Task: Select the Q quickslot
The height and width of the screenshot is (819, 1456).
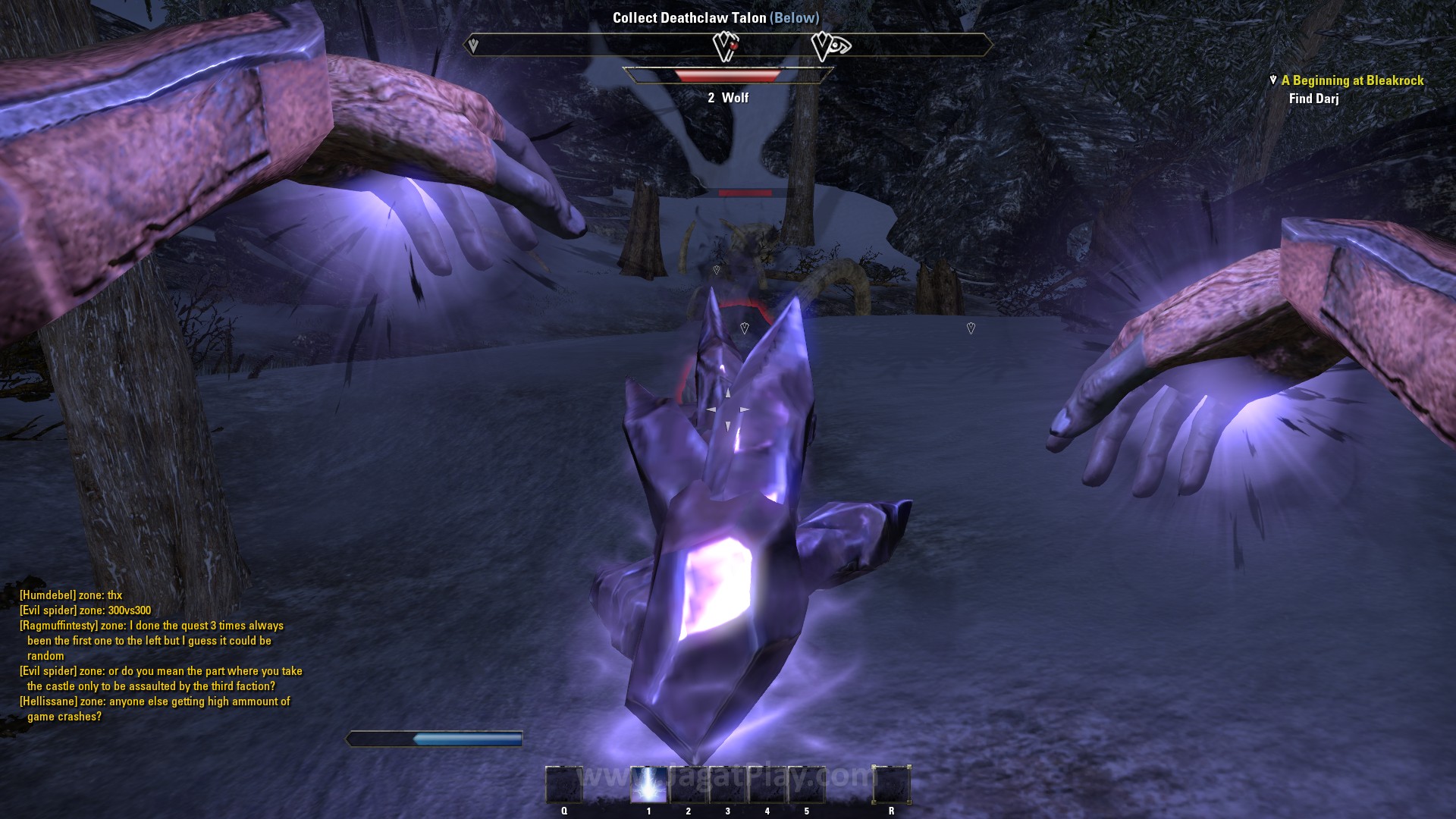Action: pos(564,784)
